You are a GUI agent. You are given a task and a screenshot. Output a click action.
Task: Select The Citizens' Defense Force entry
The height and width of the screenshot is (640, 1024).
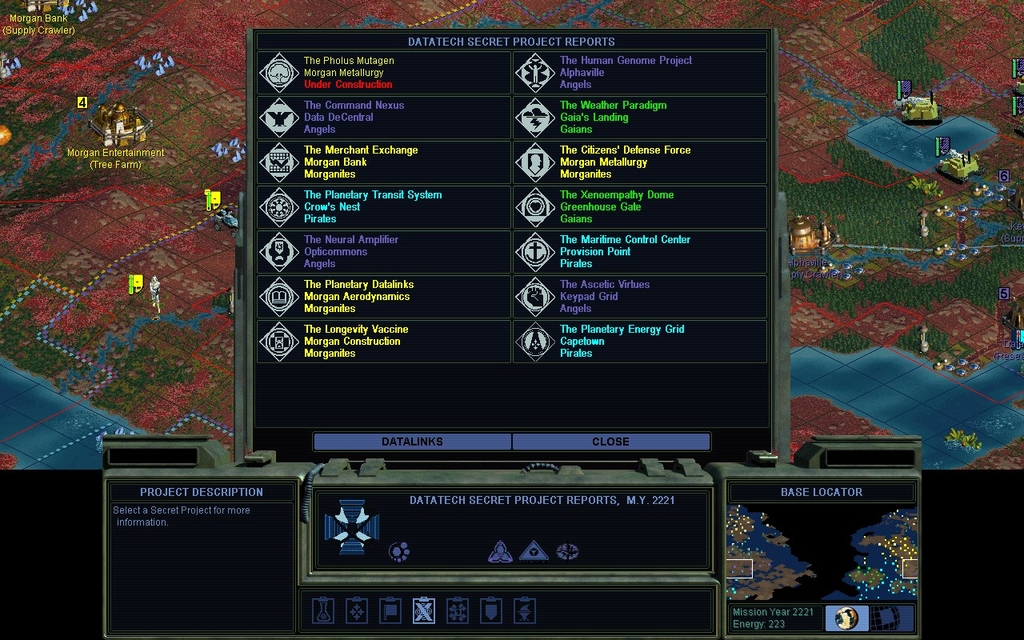pos(640,162)
